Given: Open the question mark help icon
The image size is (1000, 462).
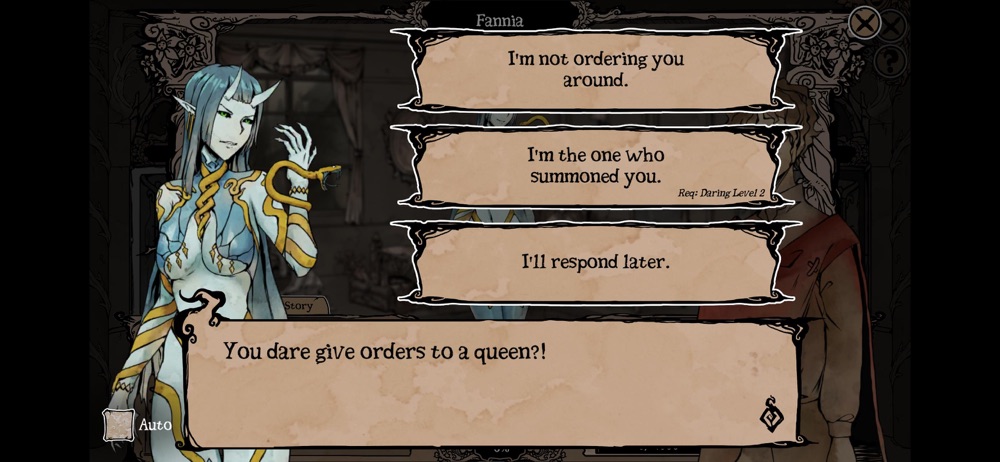Looking at the screenshot, I should tap(889, 61).
